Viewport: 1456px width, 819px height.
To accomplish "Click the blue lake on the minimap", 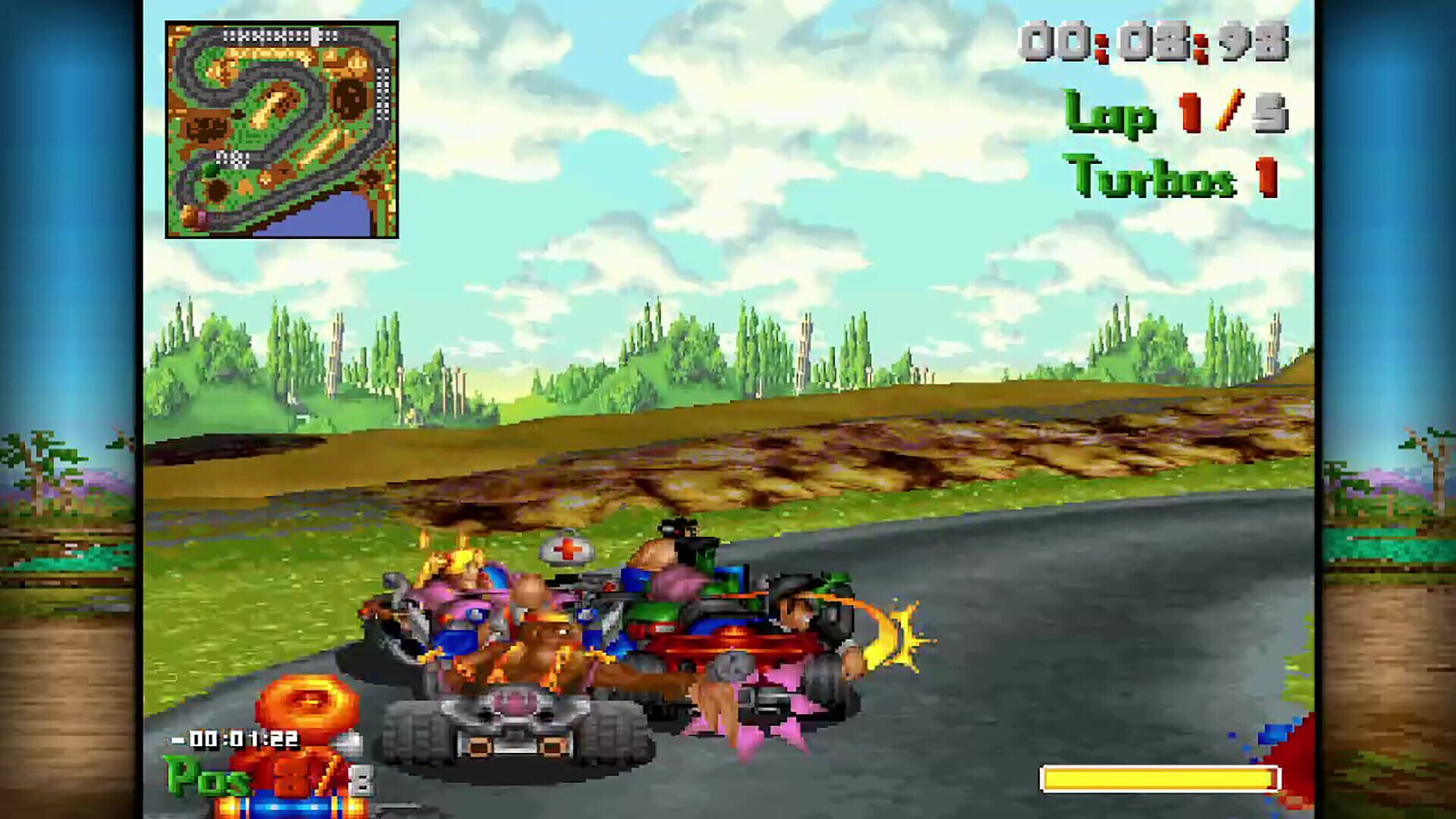I will pyautogui.click(x=334, y=217).
